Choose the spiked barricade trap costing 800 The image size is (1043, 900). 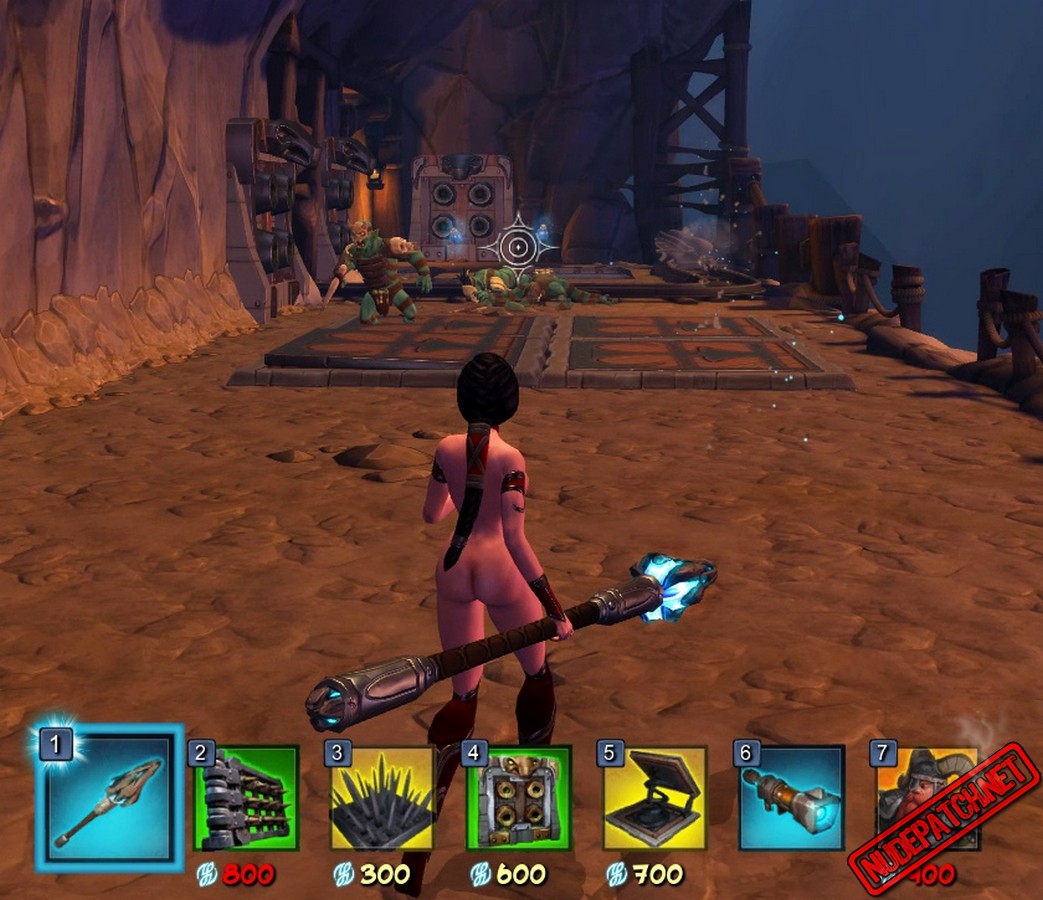[x=246, y=798]
